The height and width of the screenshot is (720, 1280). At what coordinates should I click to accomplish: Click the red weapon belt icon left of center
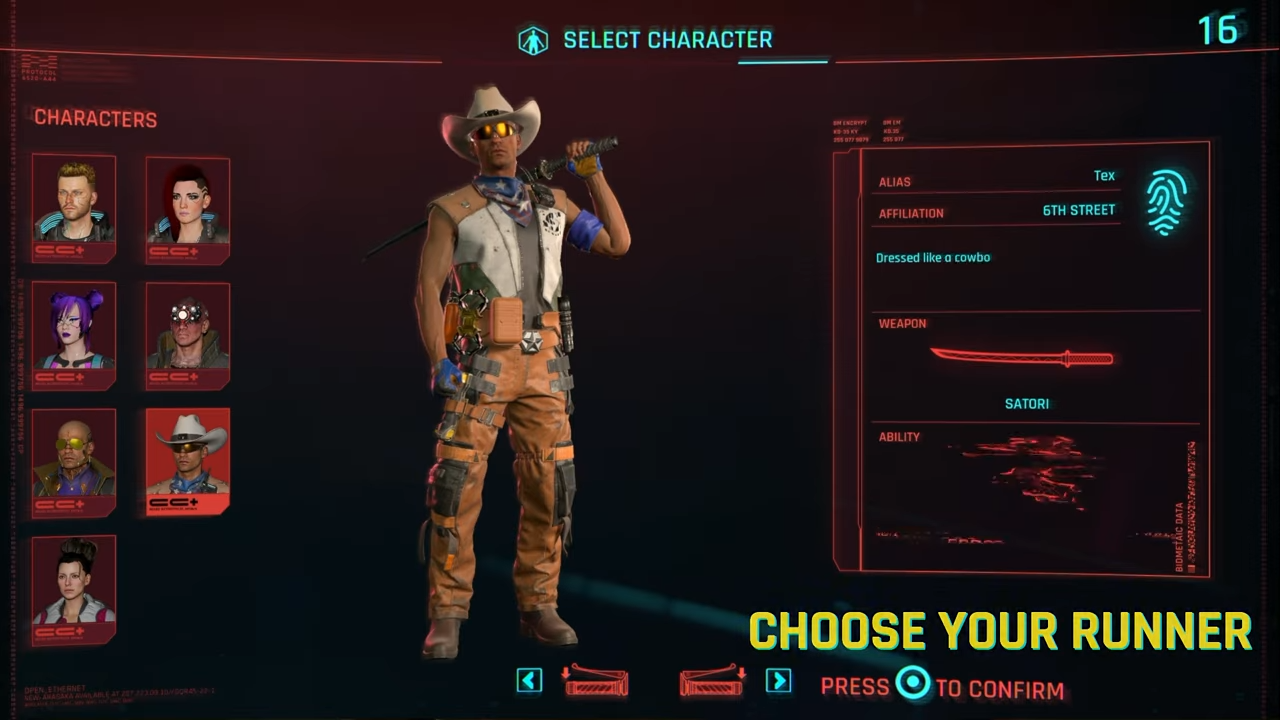coord(596,681)
